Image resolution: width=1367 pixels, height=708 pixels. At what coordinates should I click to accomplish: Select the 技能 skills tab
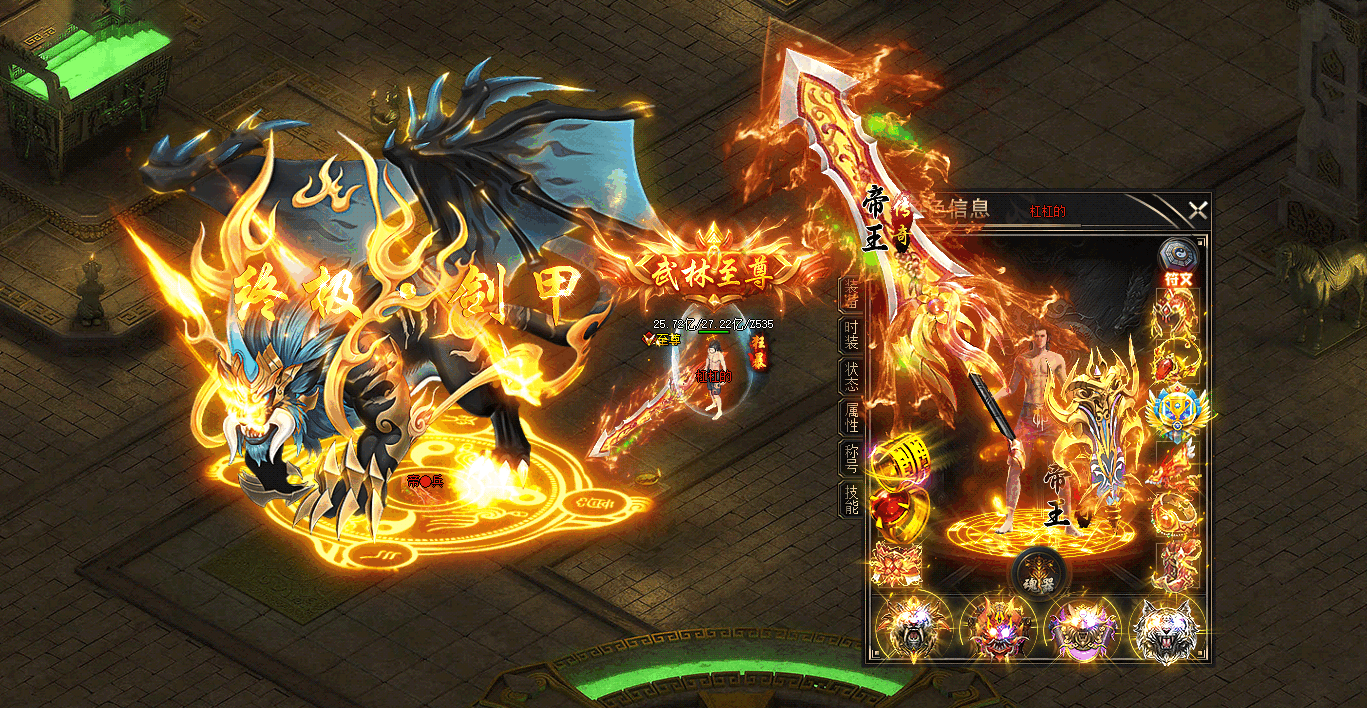(x=850, y=499)
